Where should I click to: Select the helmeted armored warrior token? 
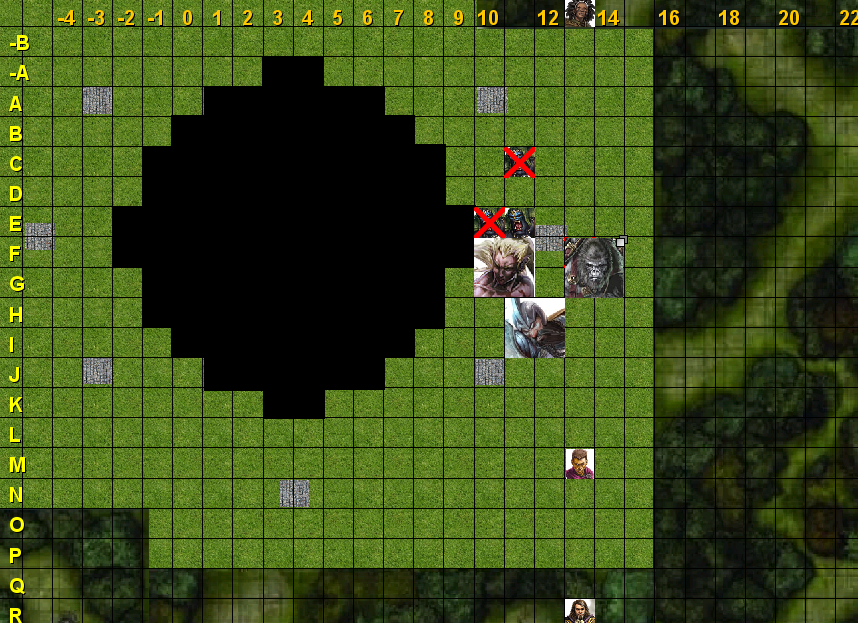click(534, 327)
